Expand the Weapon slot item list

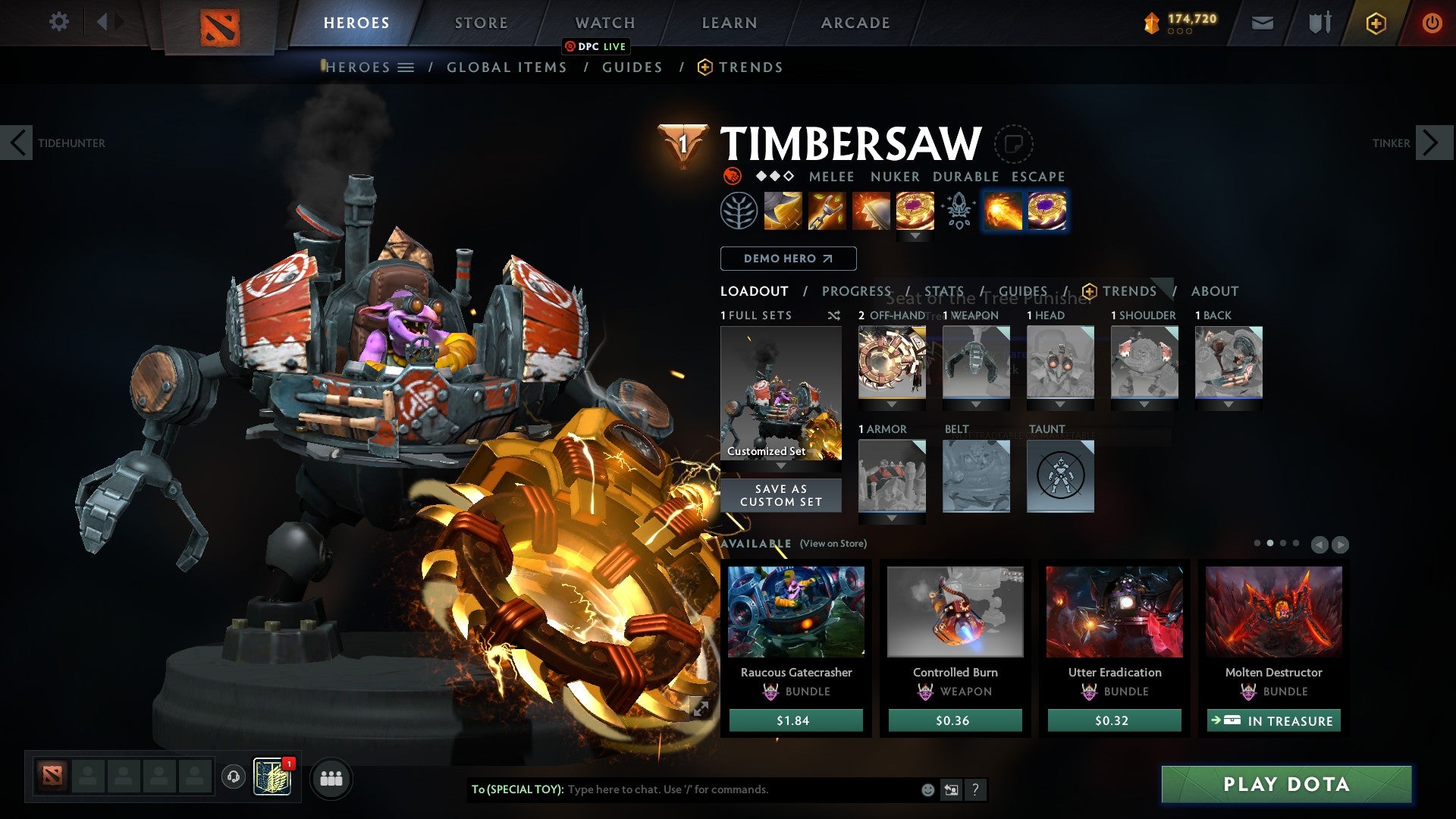[976, 404]
